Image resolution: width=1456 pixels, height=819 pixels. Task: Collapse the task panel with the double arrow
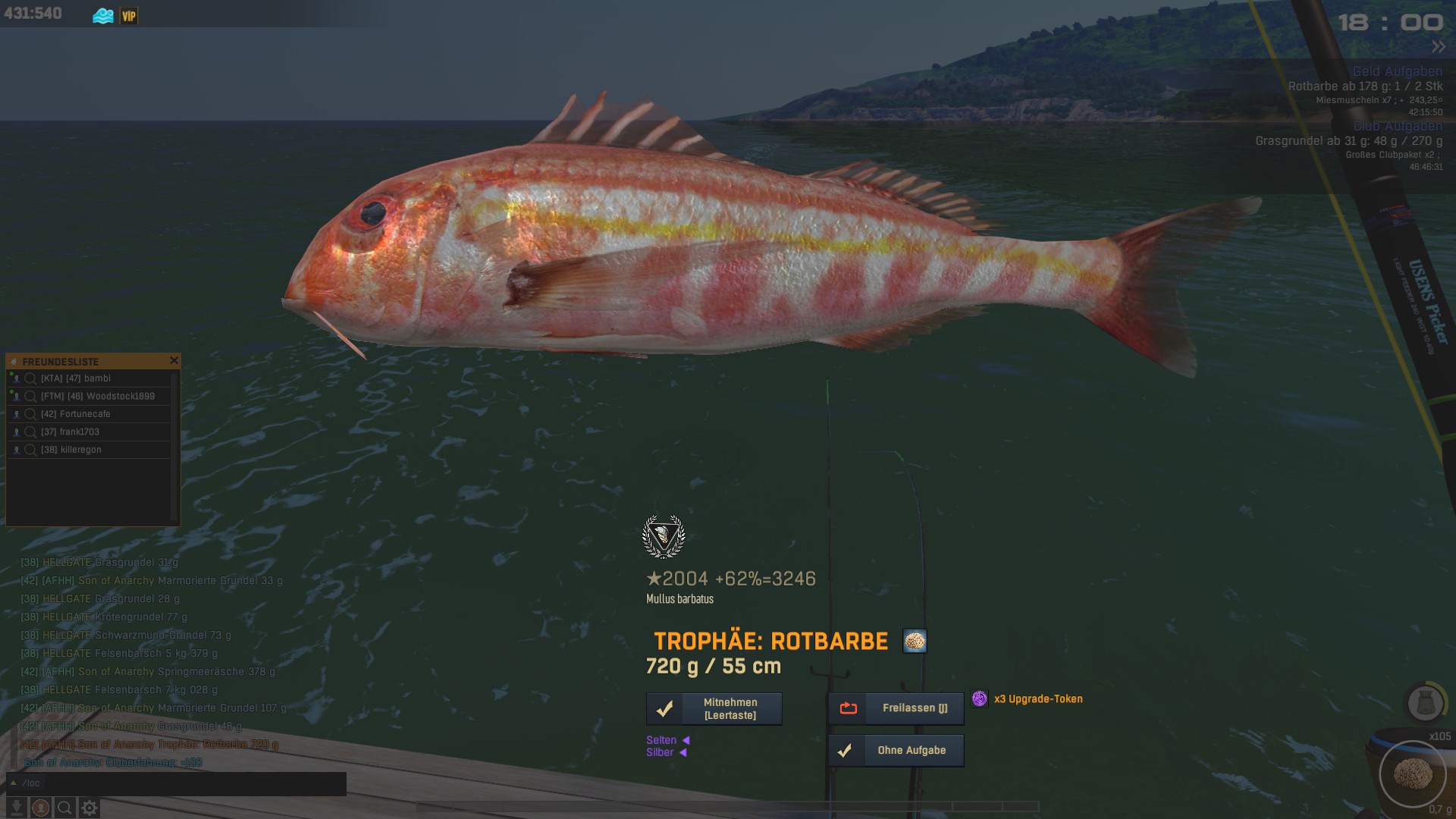coord(1439,47)
